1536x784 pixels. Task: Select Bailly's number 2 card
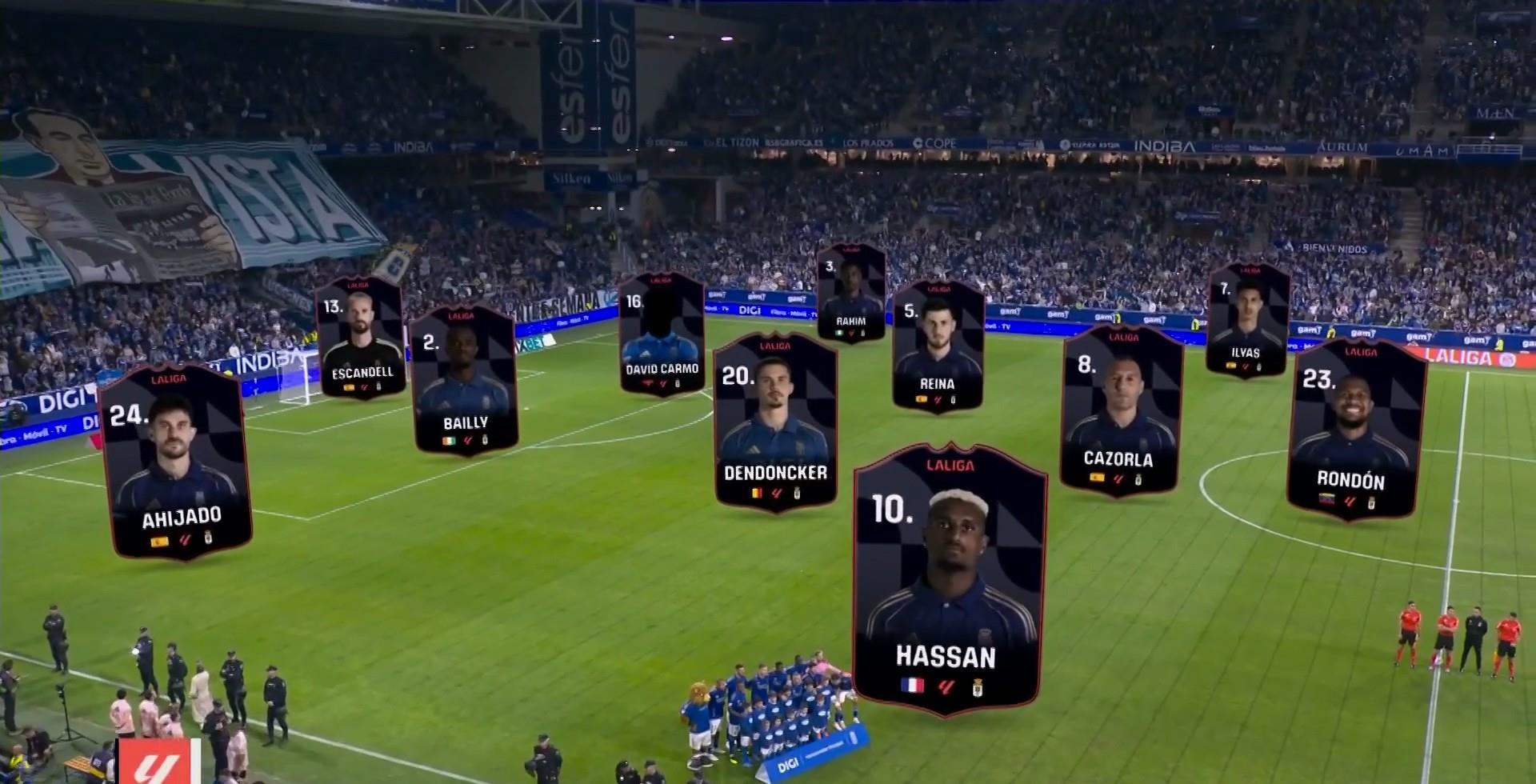point(464,381)
